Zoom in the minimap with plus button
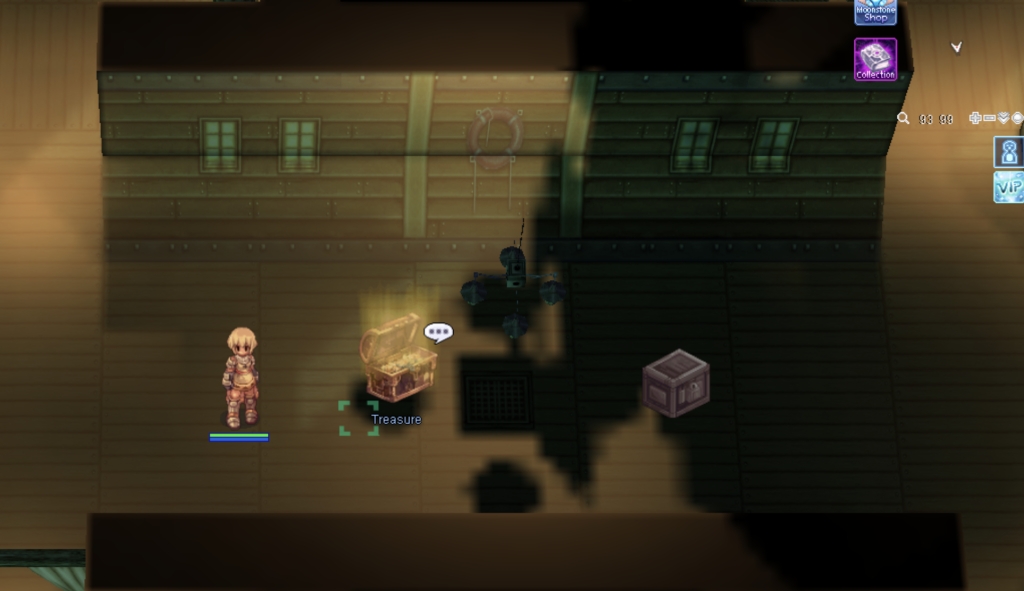The width and height of the screenshot is (1024, 591). click(x=975, y=118)
